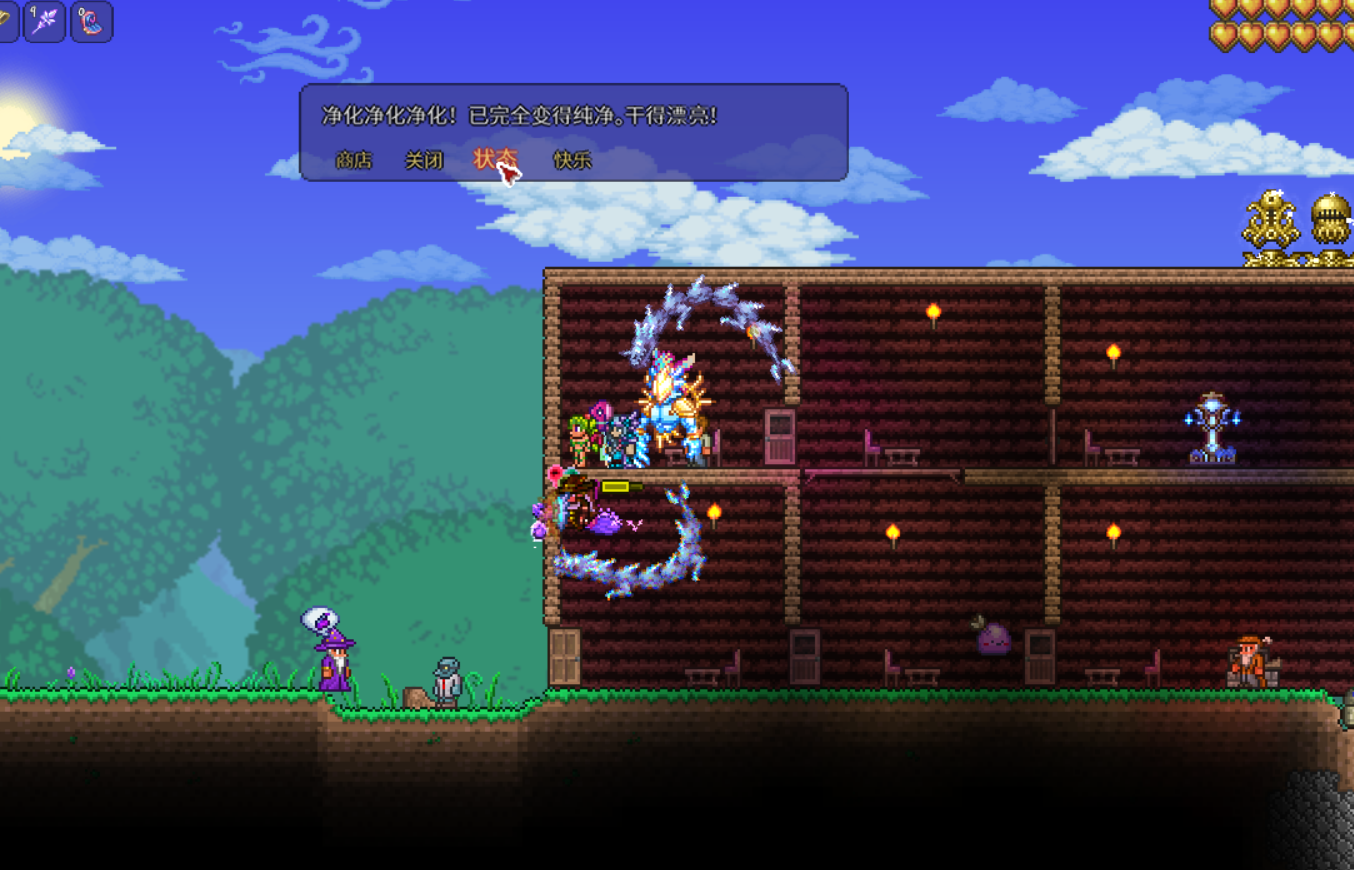Select the 状态 dialogue option
Image resolution: width=1354 pixels, height=870 pixels.
point(493,160)
